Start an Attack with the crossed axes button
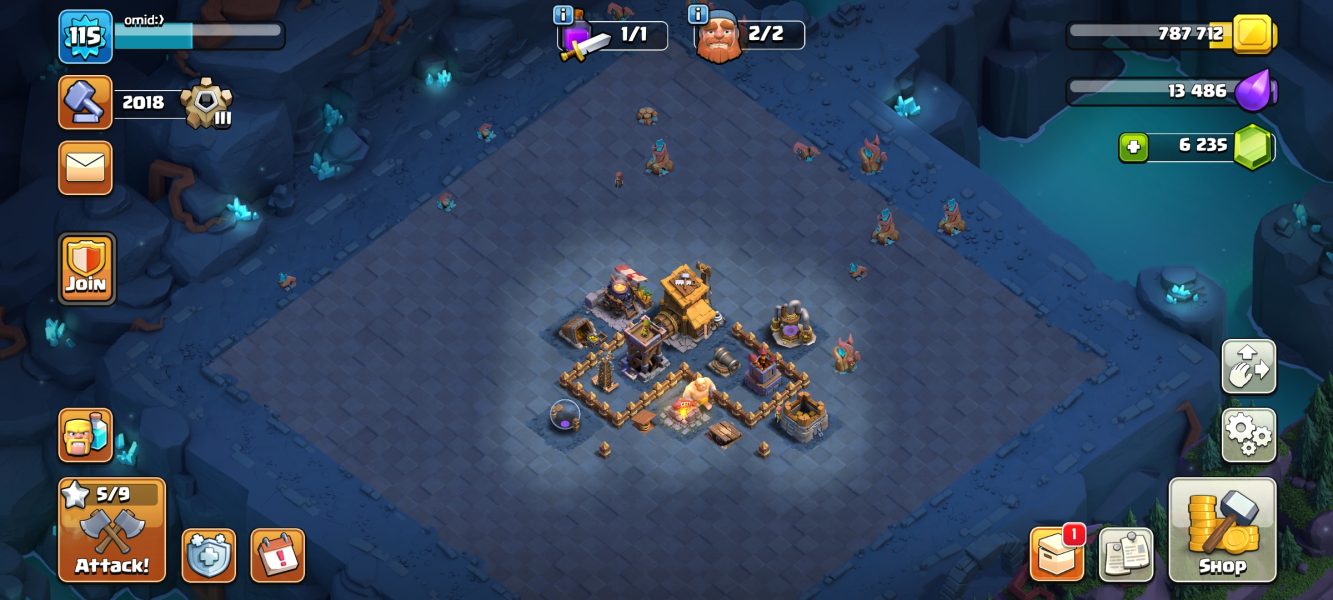 (111, 530)
